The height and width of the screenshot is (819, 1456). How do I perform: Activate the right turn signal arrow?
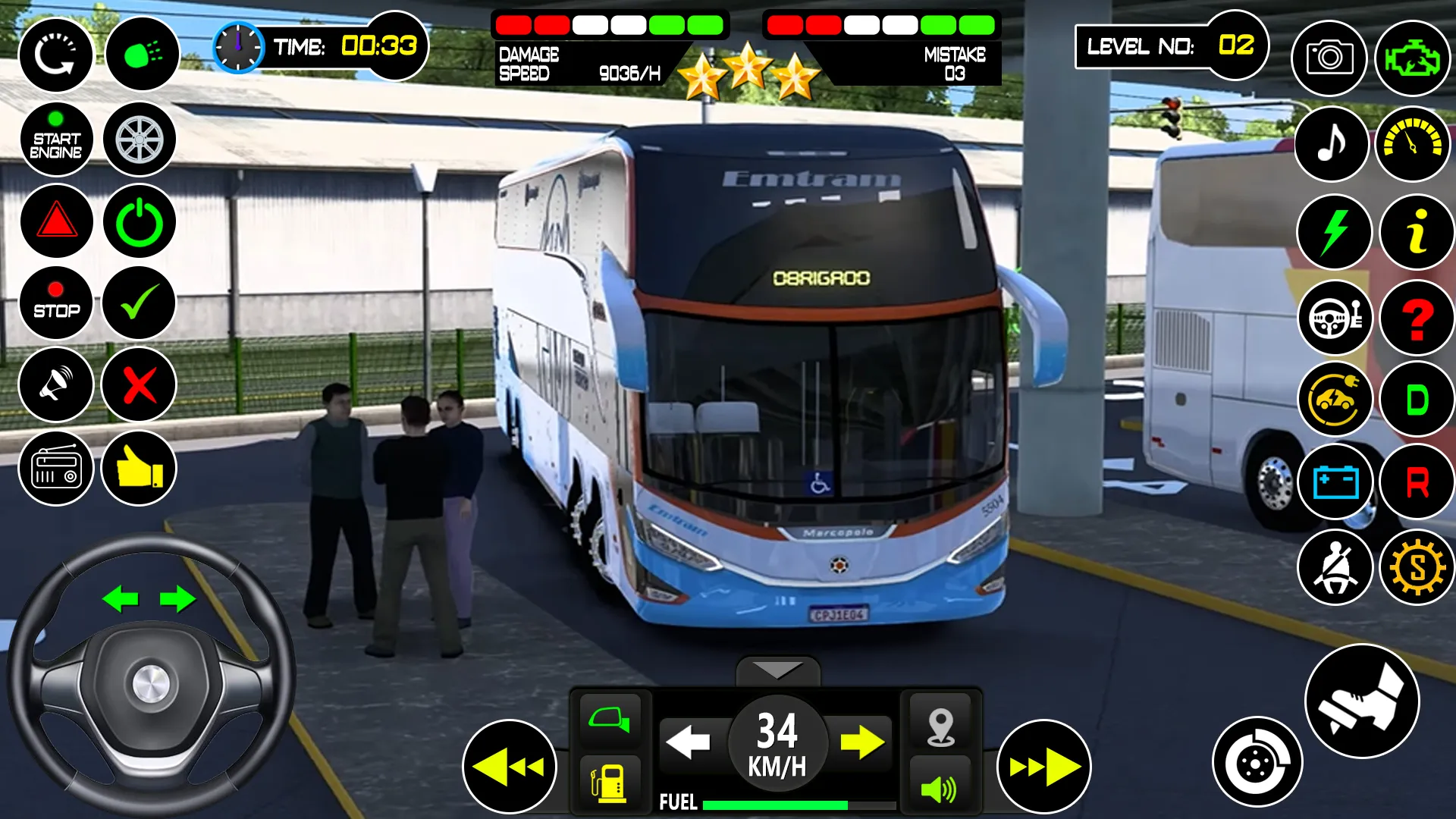(861, 742)
